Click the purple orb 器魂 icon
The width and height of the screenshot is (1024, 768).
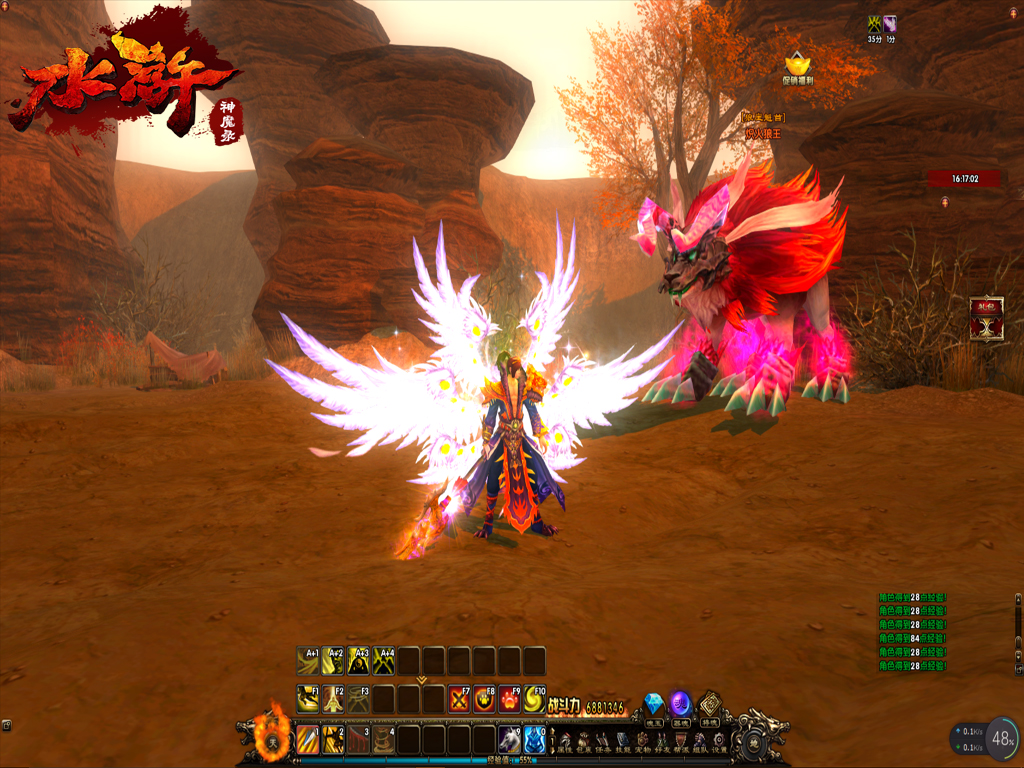click(681, 704)
